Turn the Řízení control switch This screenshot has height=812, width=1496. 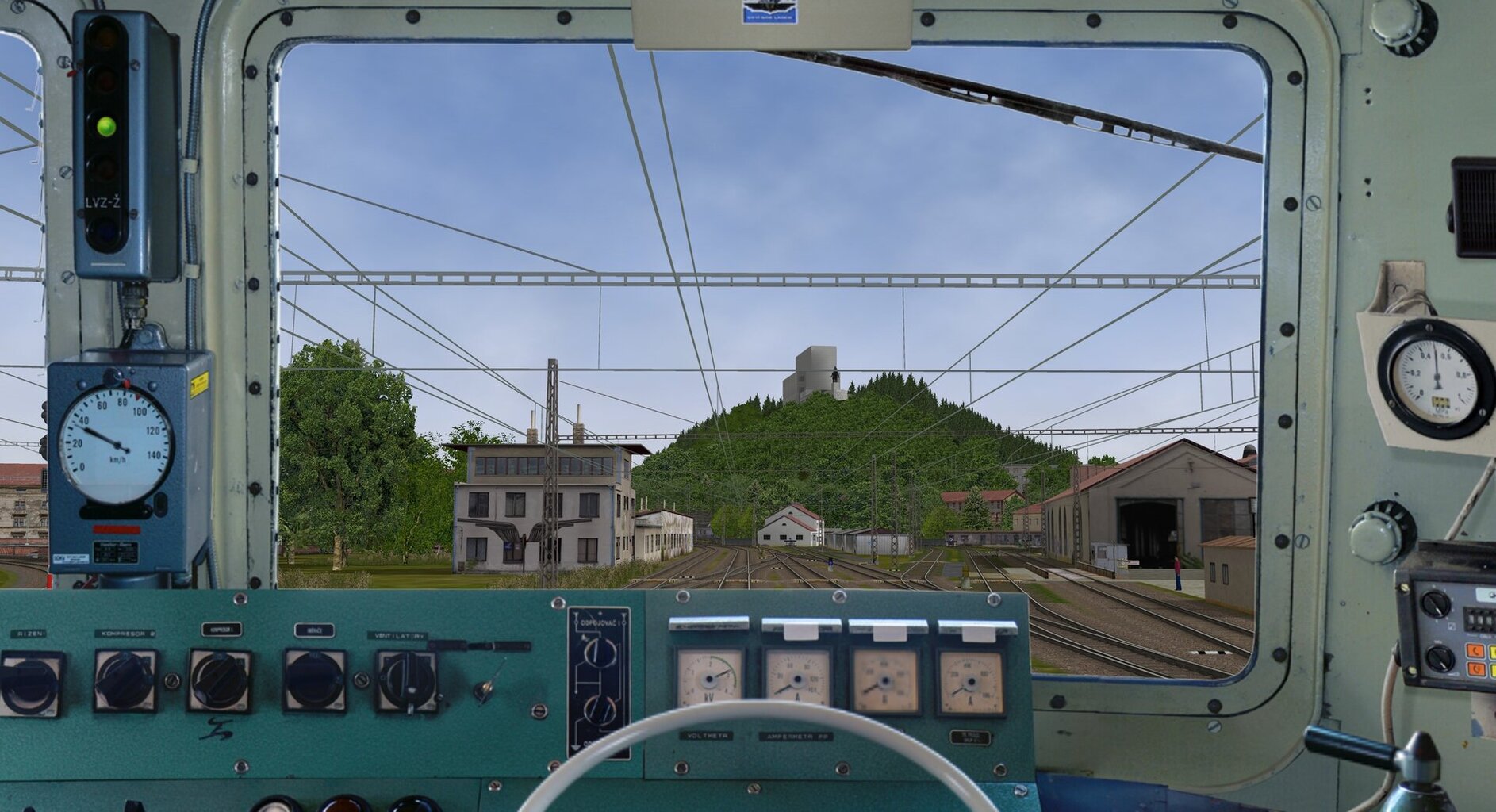[x=30, y=683]
